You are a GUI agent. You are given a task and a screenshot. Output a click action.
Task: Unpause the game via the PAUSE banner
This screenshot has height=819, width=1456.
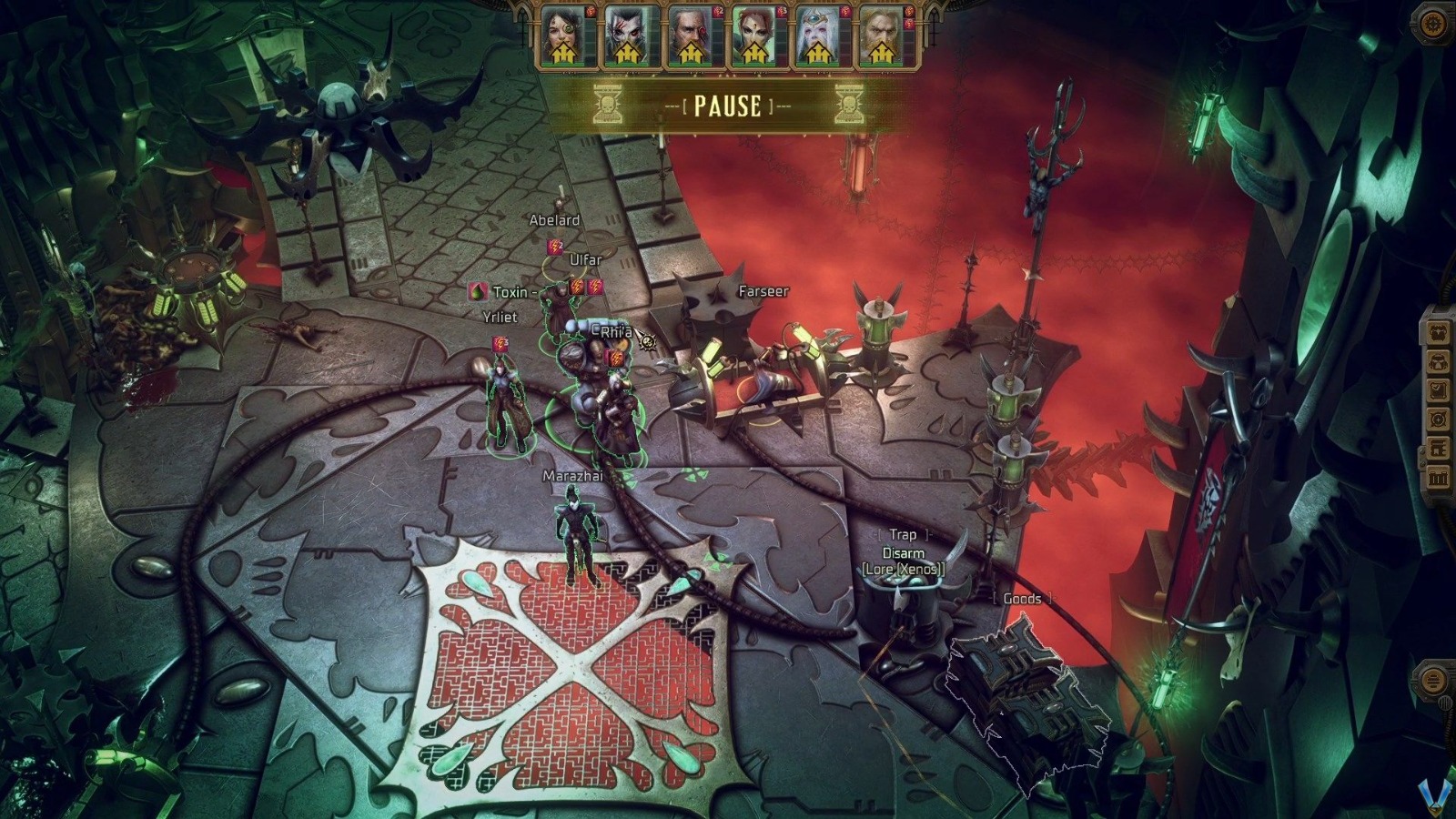coord(726,108)
